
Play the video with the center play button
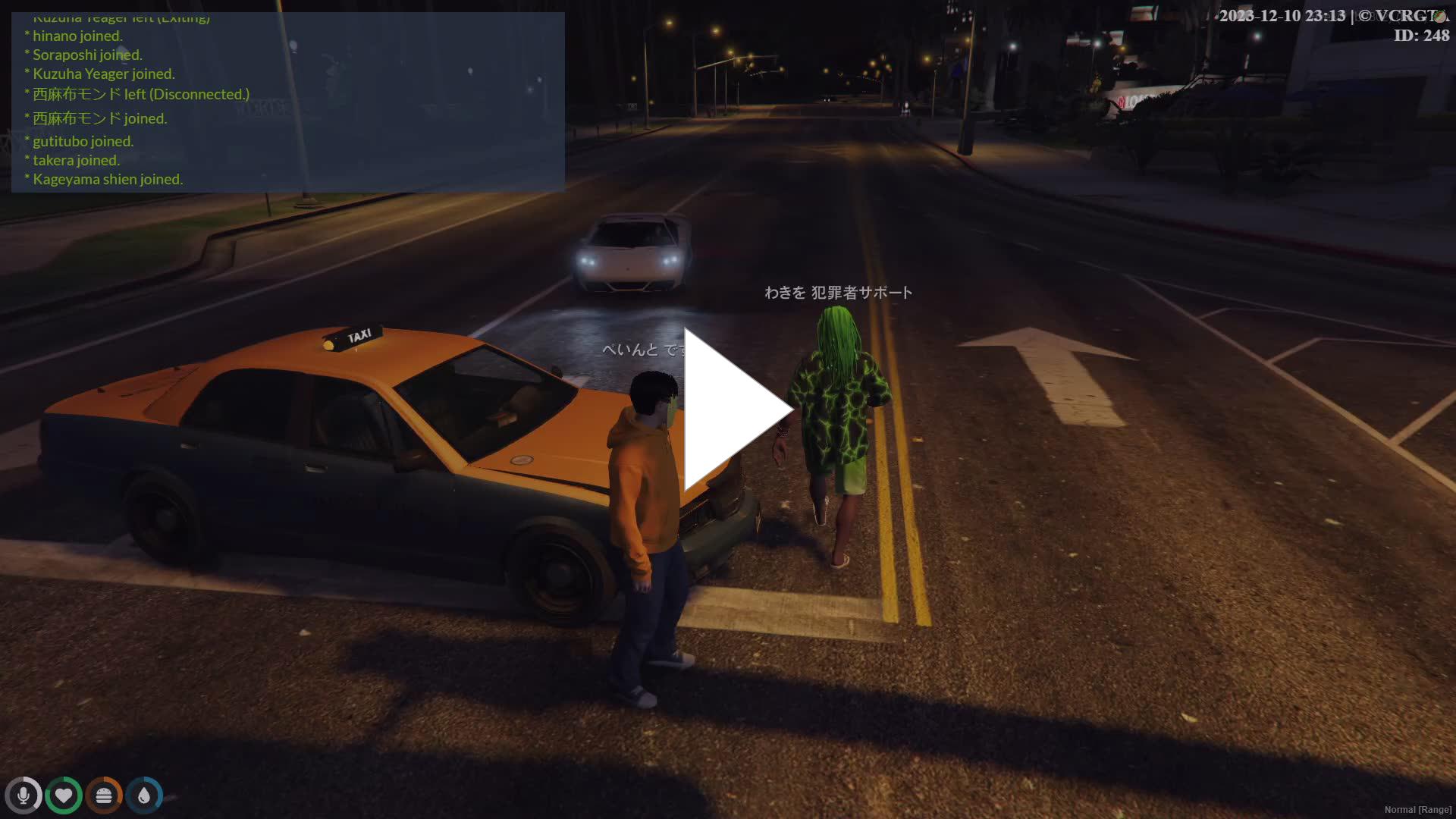tap(732, 409)
